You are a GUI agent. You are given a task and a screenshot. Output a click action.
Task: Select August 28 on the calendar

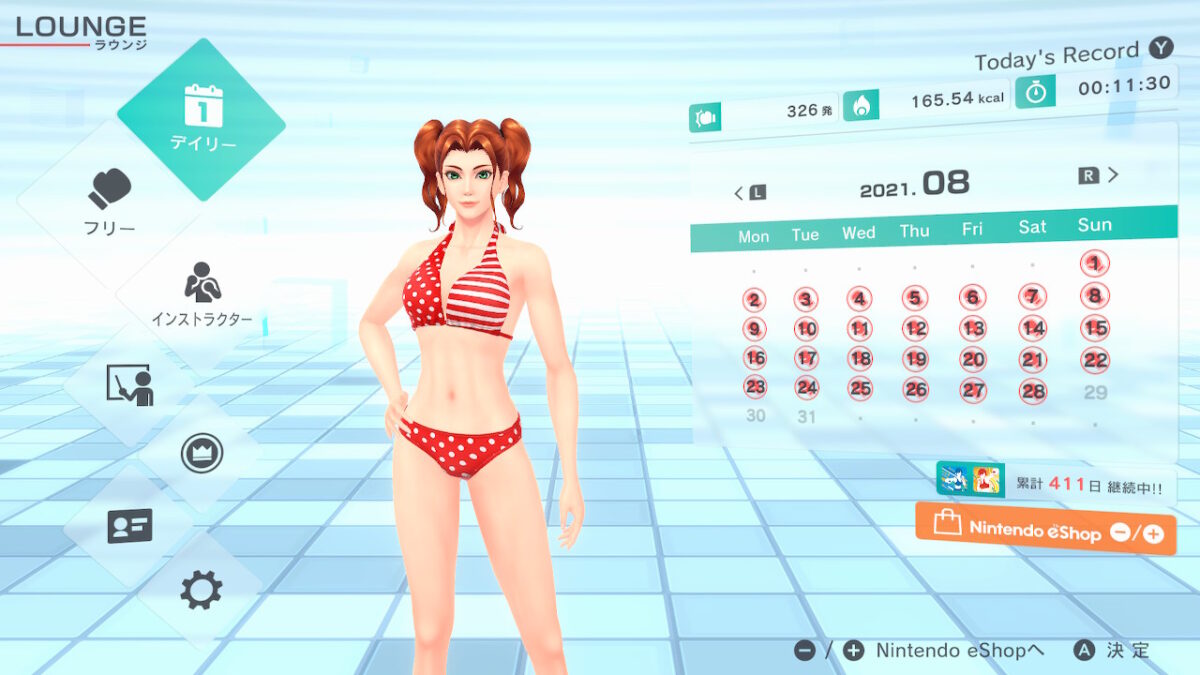(1033, 390)
